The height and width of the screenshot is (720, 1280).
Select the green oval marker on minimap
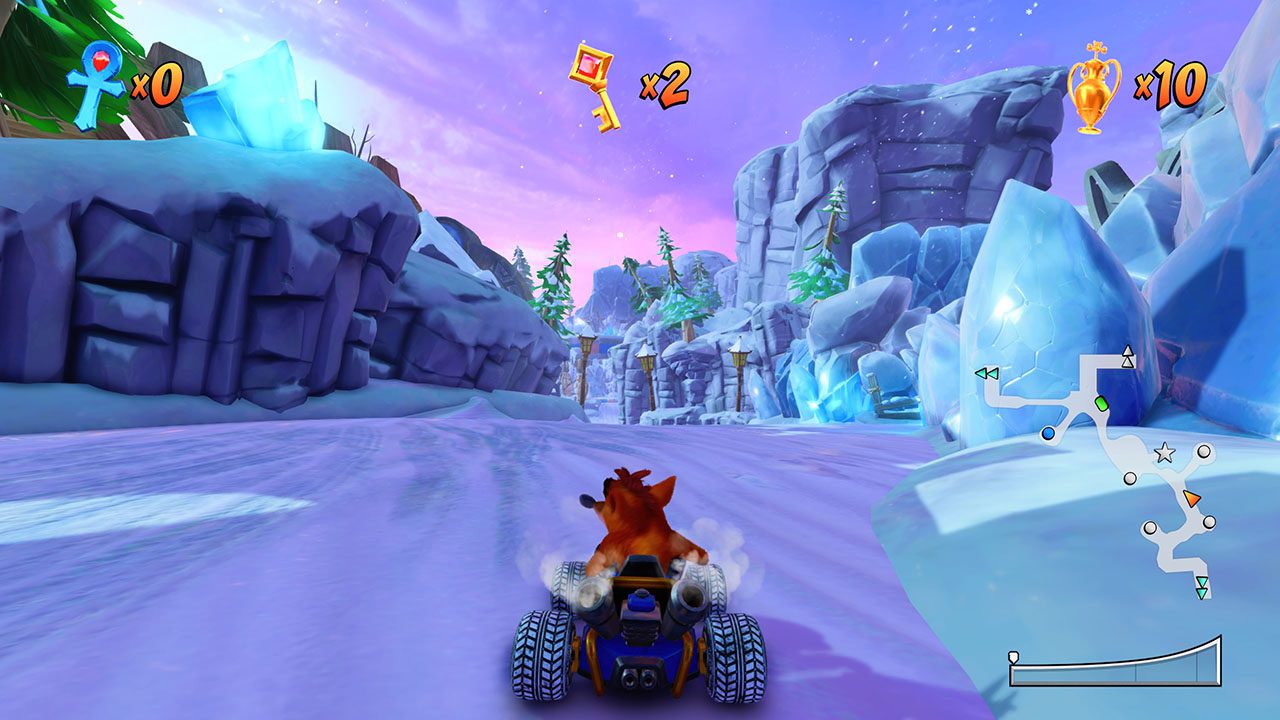[x=1102, y=403]
